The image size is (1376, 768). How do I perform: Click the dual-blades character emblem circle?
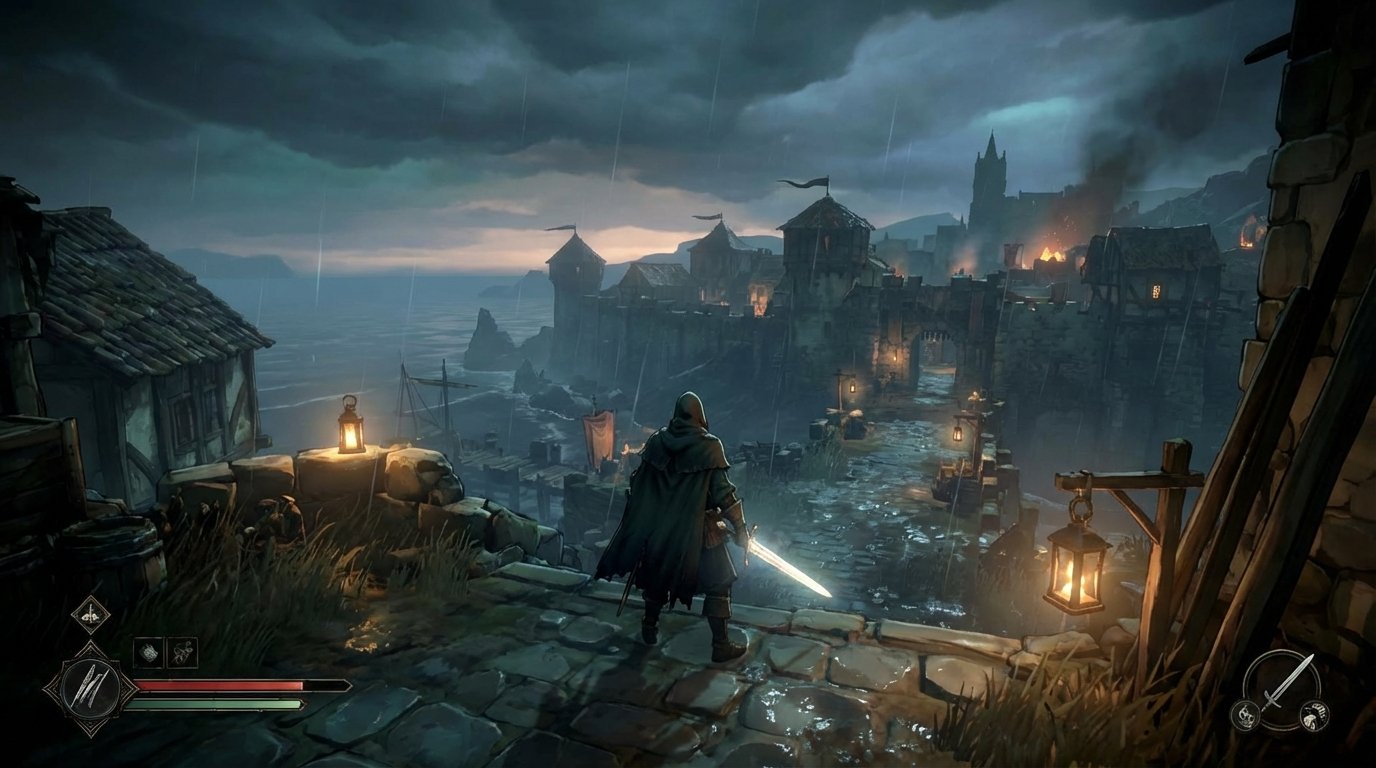90,687
